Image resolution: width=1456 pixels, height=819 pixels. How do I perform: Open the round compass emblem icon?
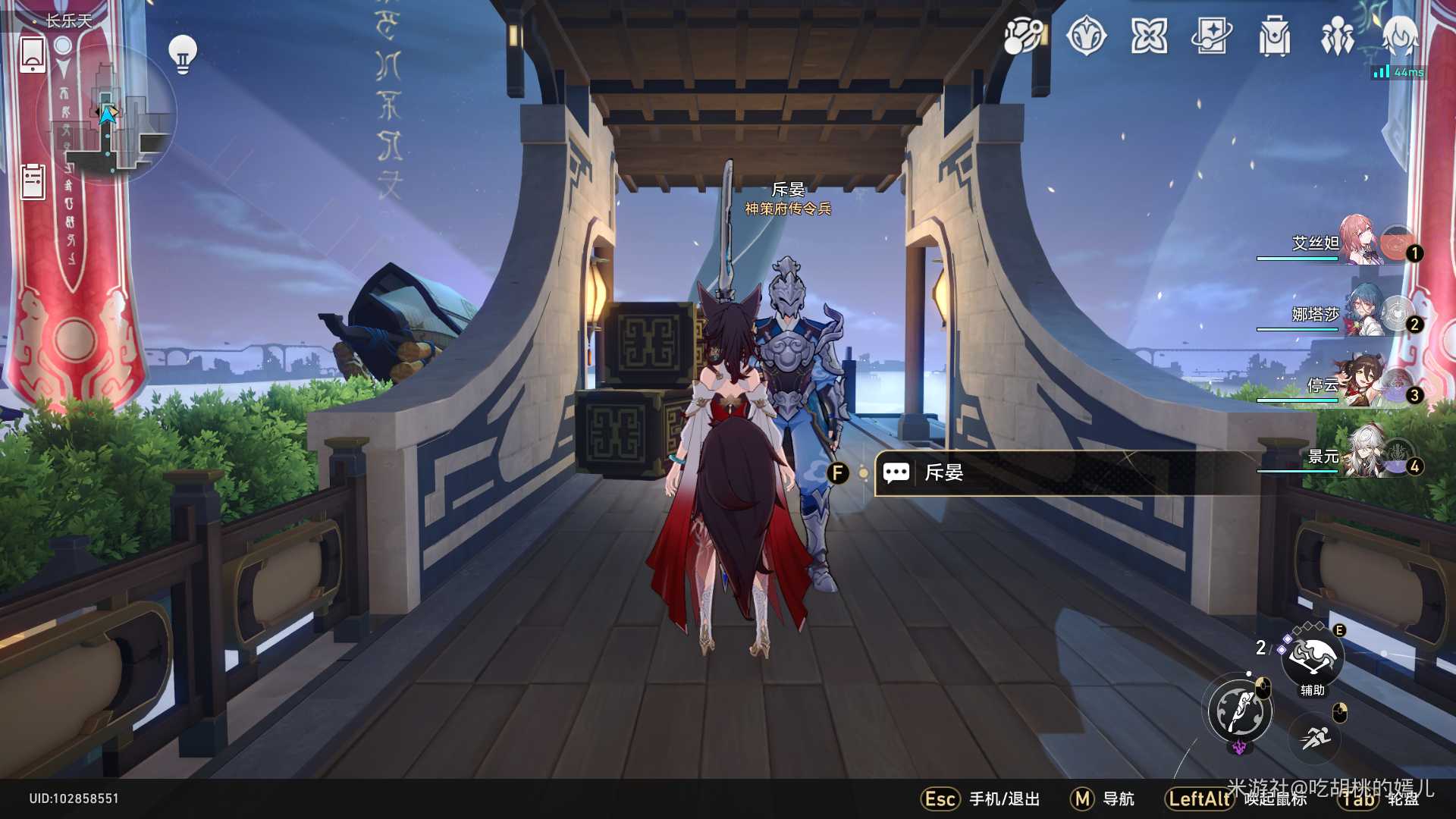click(1086, 36)
